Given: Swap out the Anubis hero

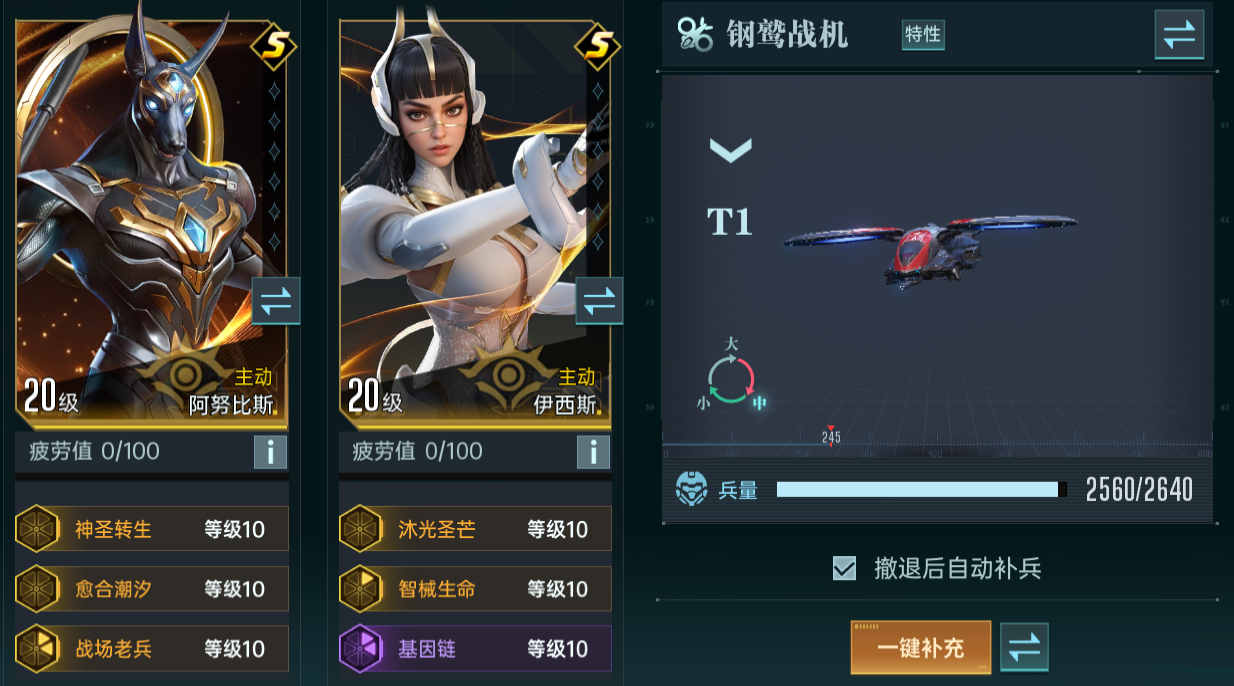Looking at the screenshot, I should point(275,302).
